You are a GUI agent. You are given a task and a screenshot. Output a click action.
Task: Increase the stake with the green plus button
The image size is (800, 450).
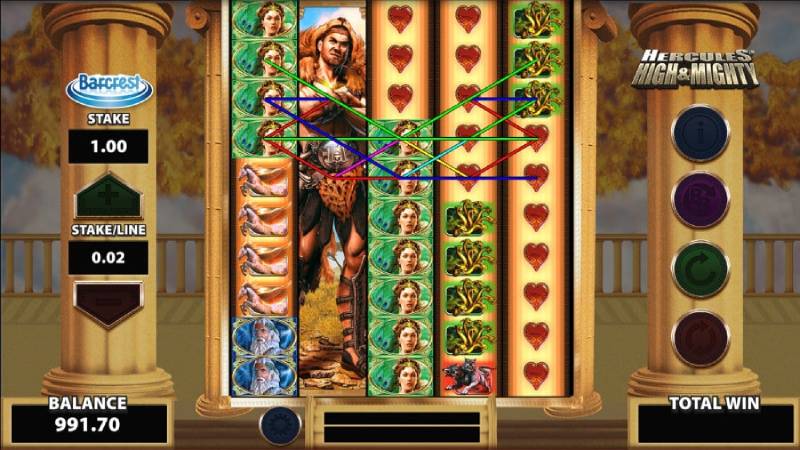108,194
